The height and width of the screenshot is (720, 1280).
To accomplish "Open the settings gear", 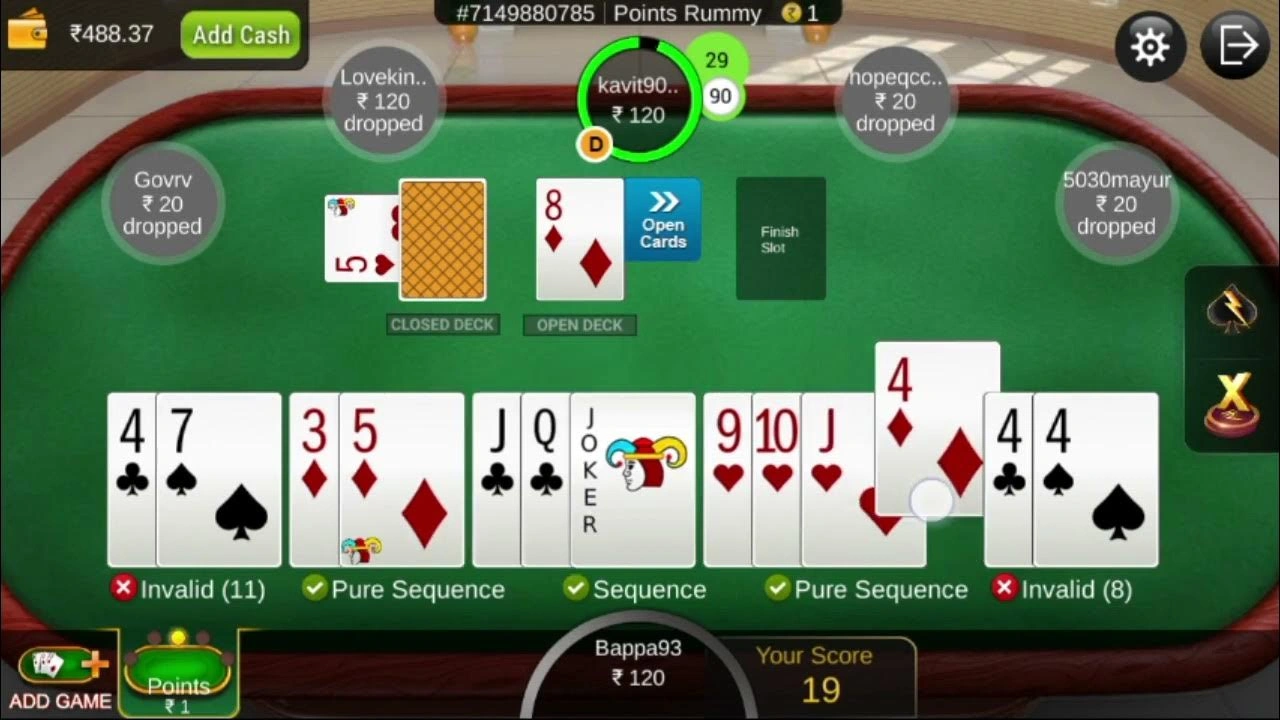I will [x=1150, y=45].
